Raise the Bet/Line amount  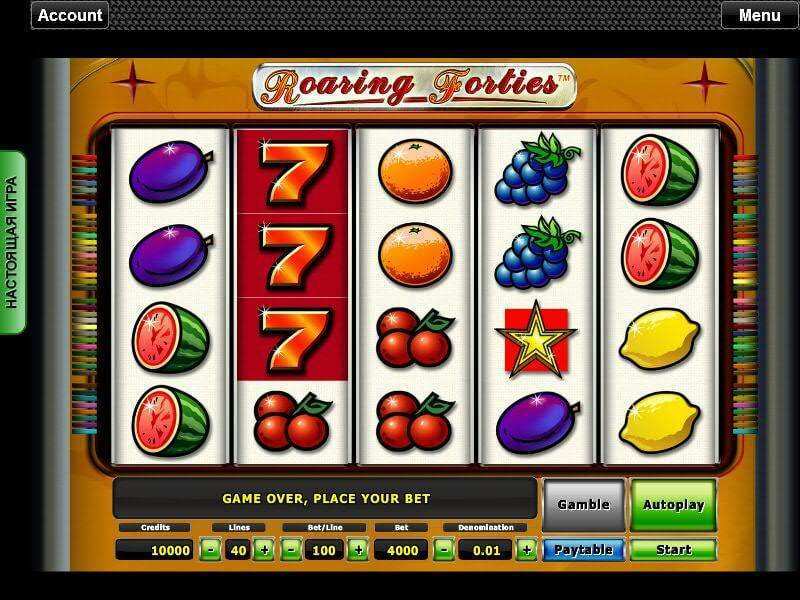[357, 549]
